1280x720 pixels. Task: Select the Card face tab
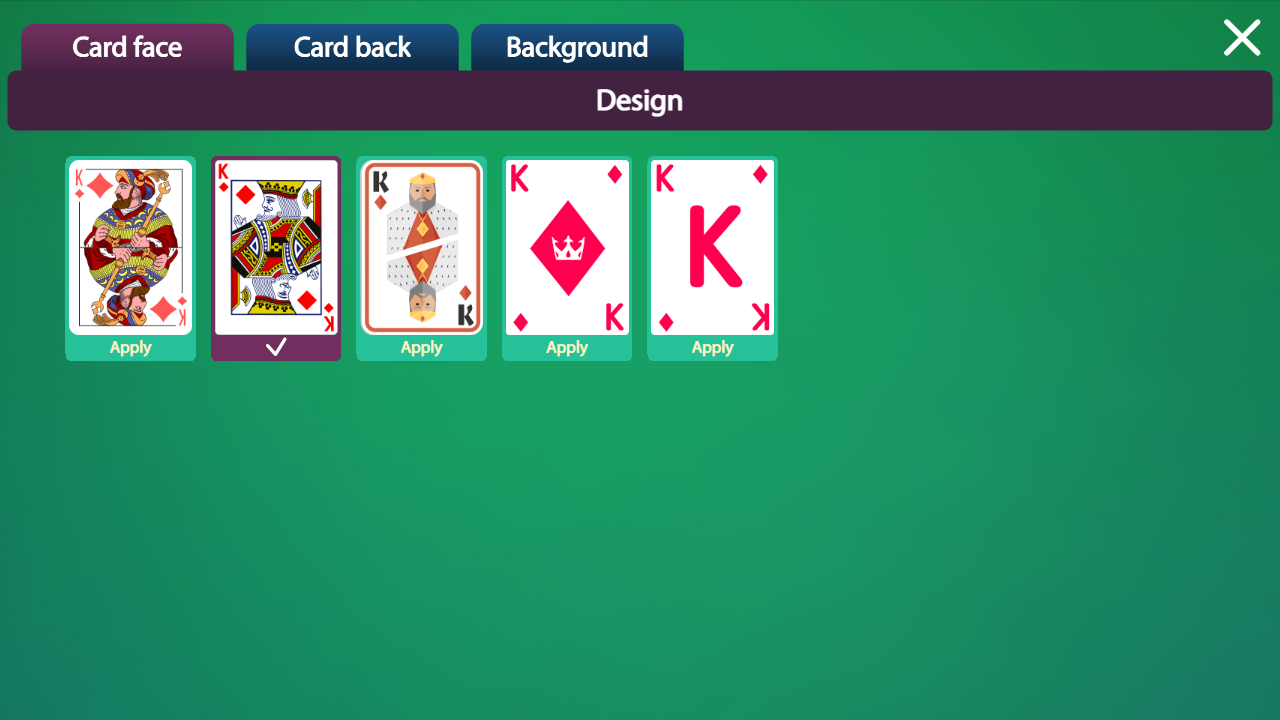[x=127, y=47]
